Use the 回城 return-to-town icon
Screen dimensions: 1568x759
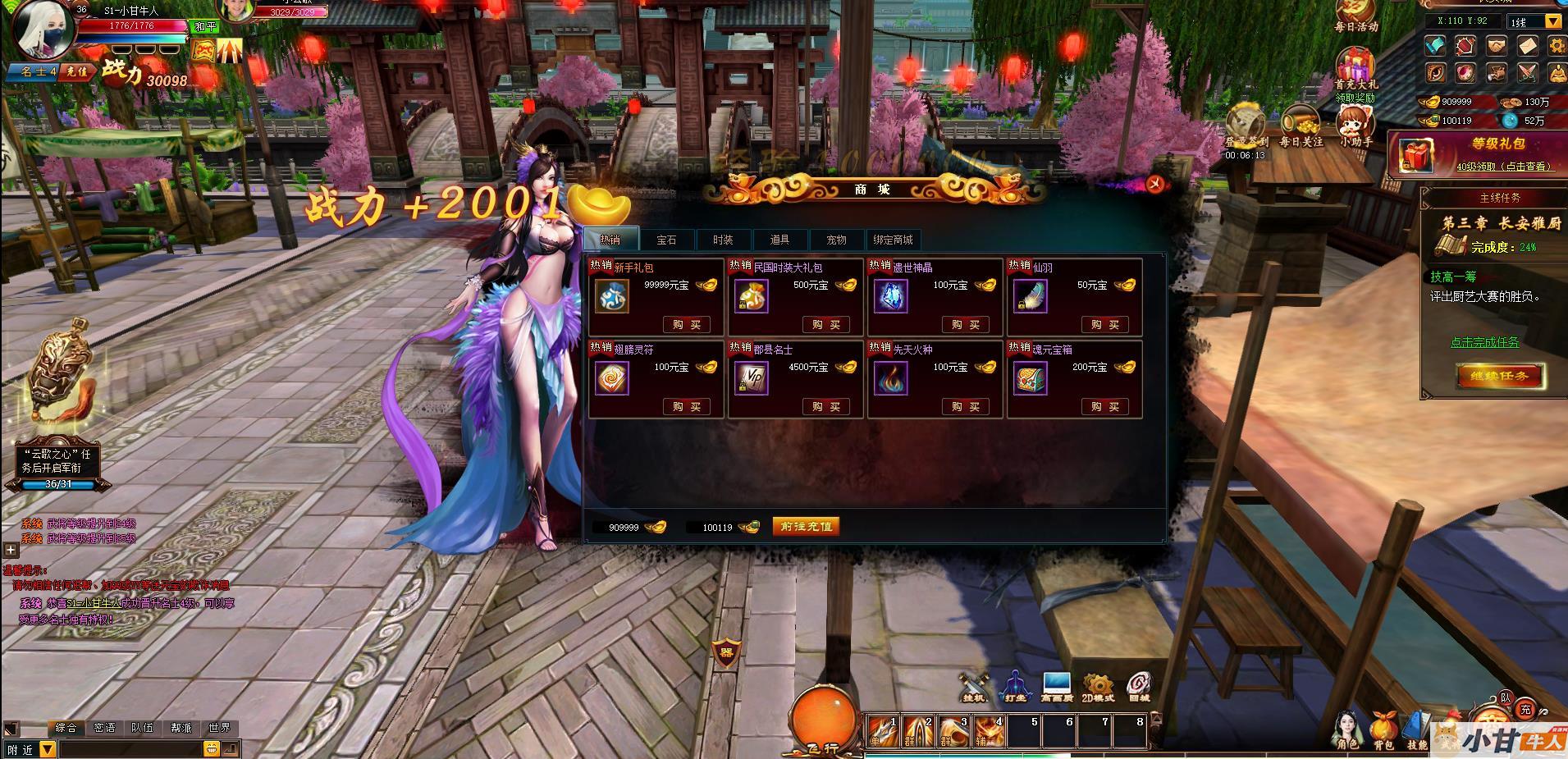point(1139,687)
